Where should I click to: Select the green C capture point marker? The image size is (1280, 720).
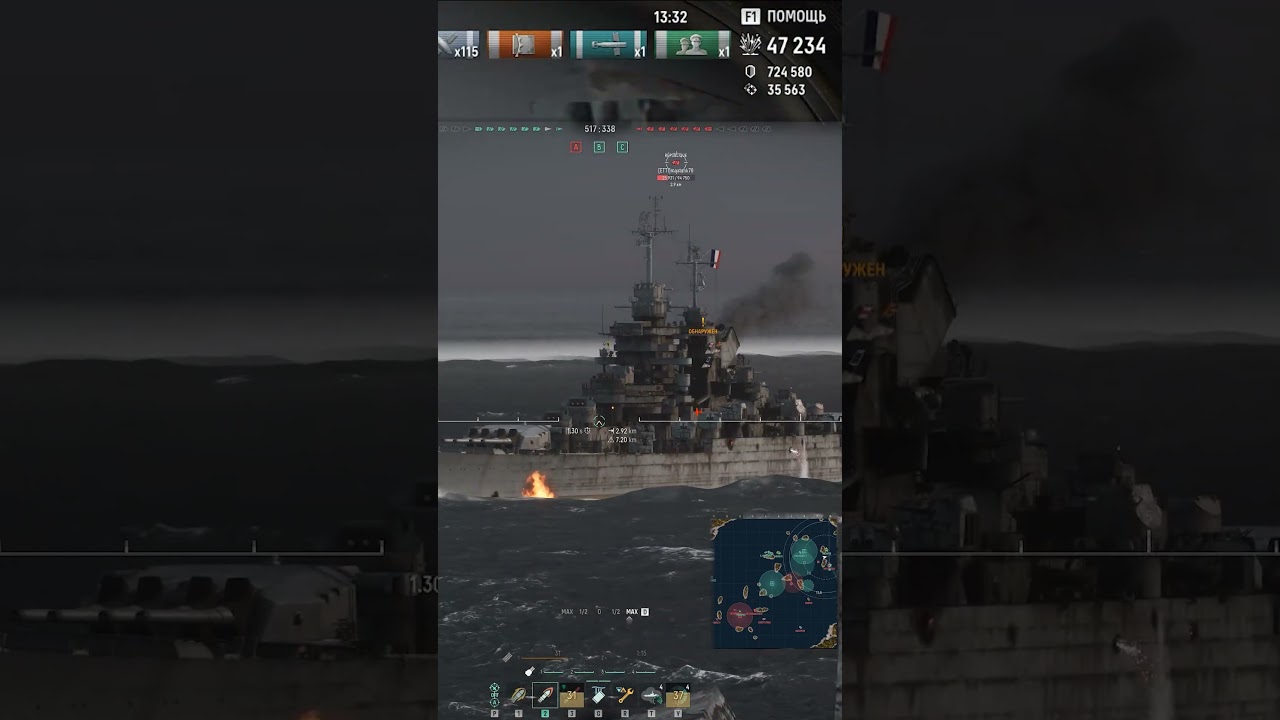(622, 147)
